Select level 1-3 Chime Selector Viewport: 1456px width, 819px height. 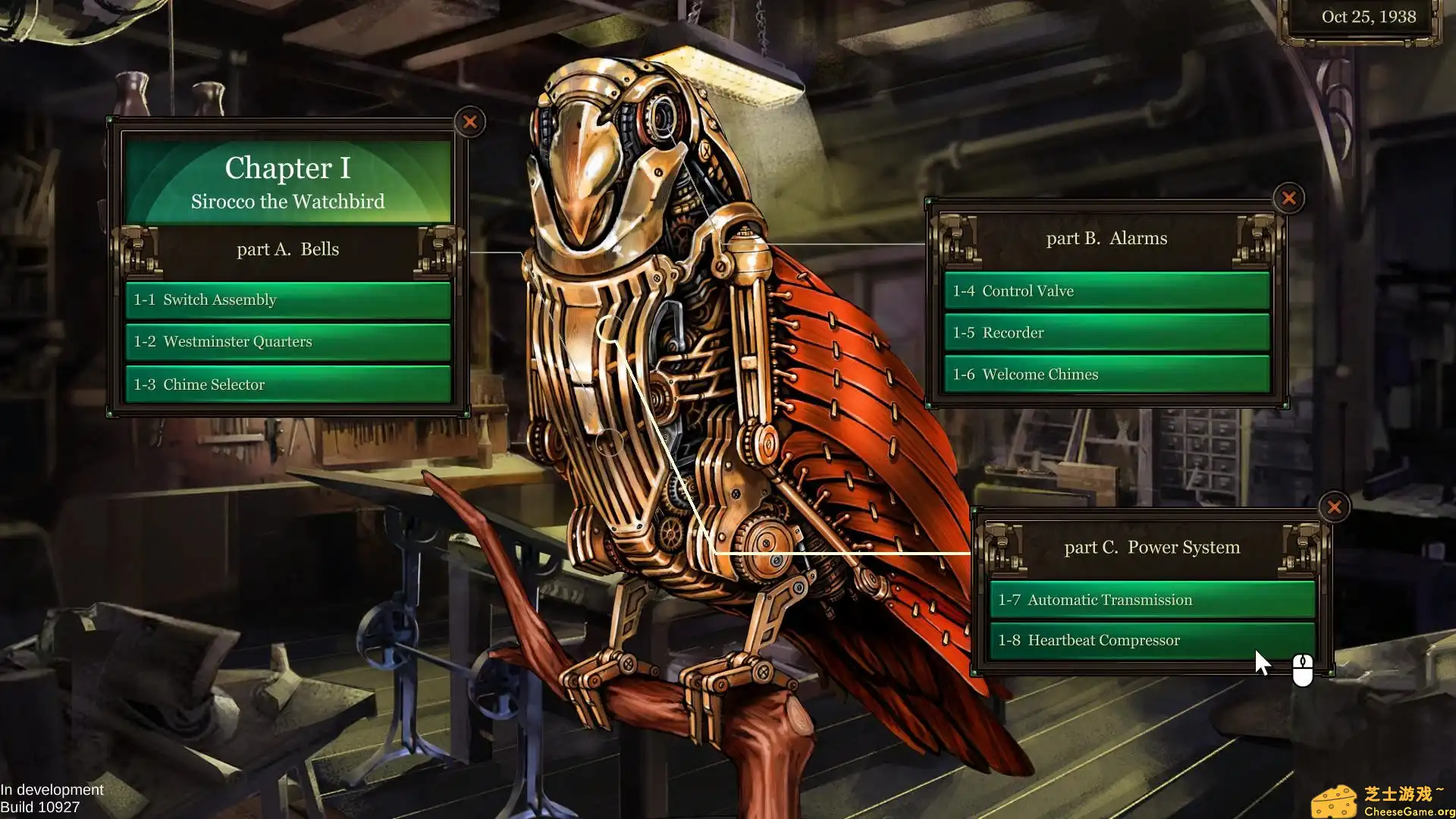(287, 384)
